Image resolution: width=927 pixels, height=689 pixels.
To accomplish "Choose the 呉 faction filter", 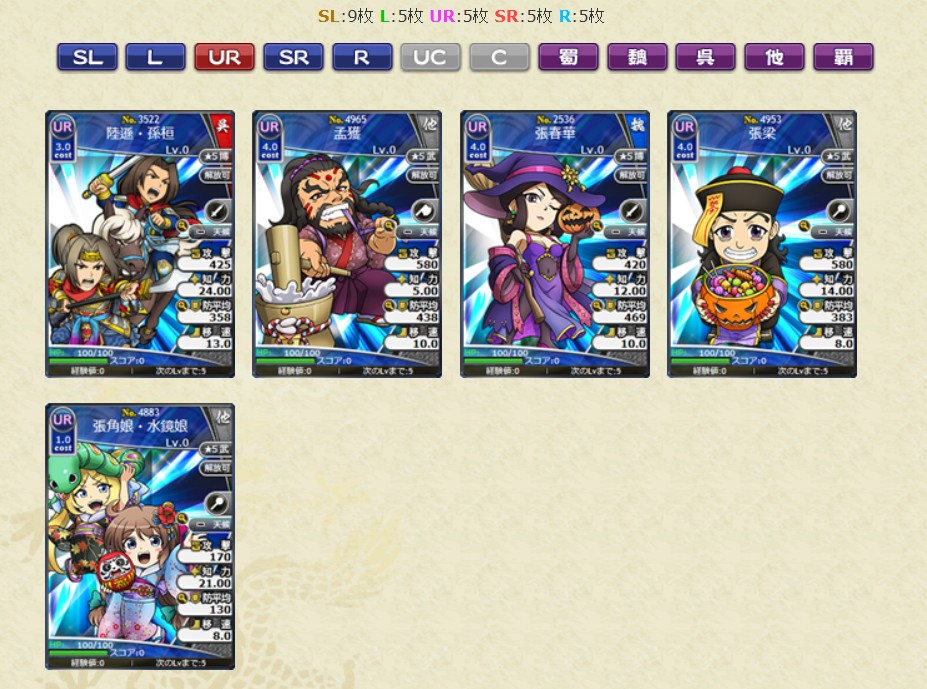I will click(705, 57).
